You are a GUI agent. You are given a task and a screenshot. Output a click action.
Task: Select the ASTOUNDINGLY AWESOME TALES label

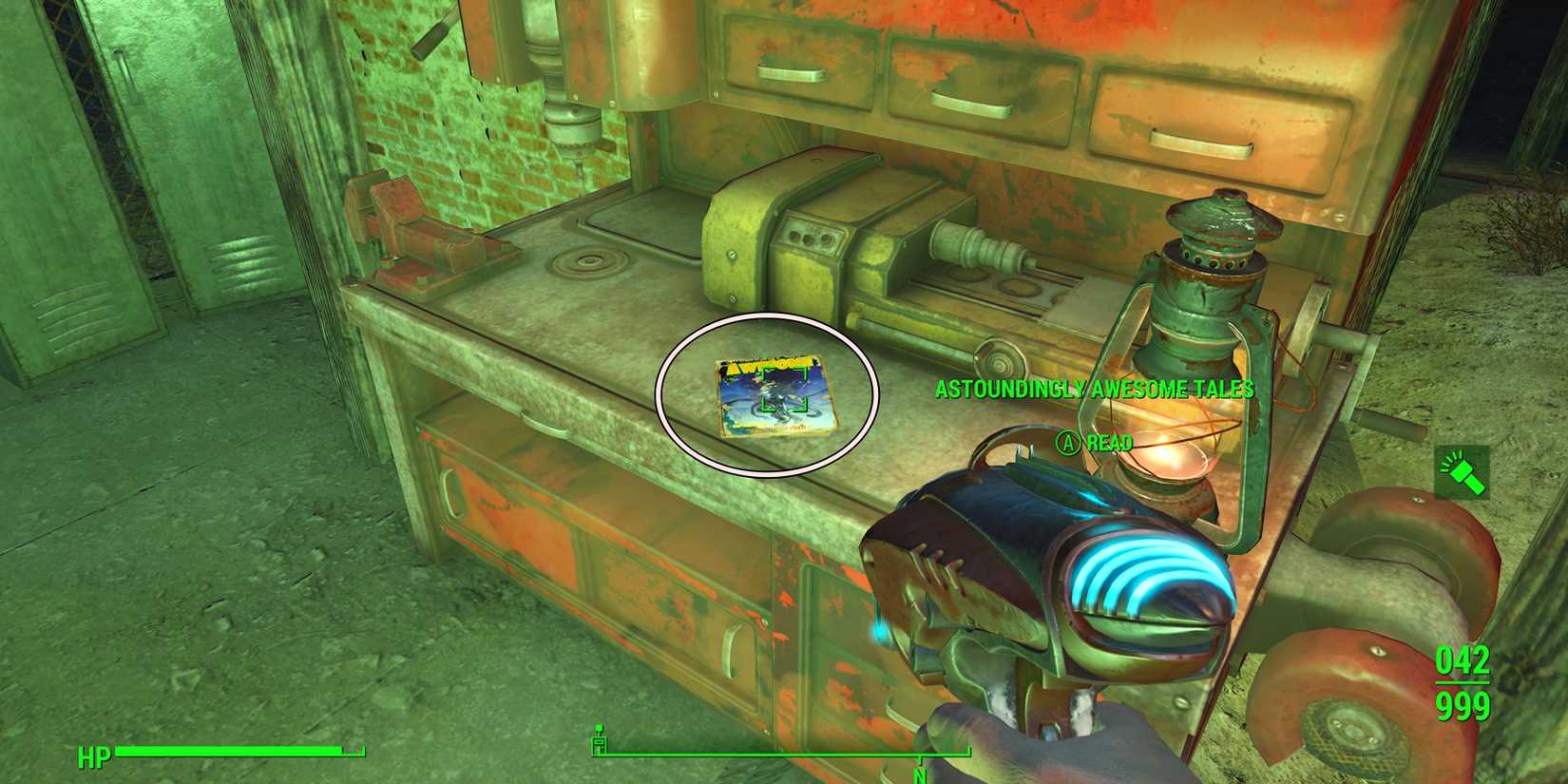click(1093, 389)
